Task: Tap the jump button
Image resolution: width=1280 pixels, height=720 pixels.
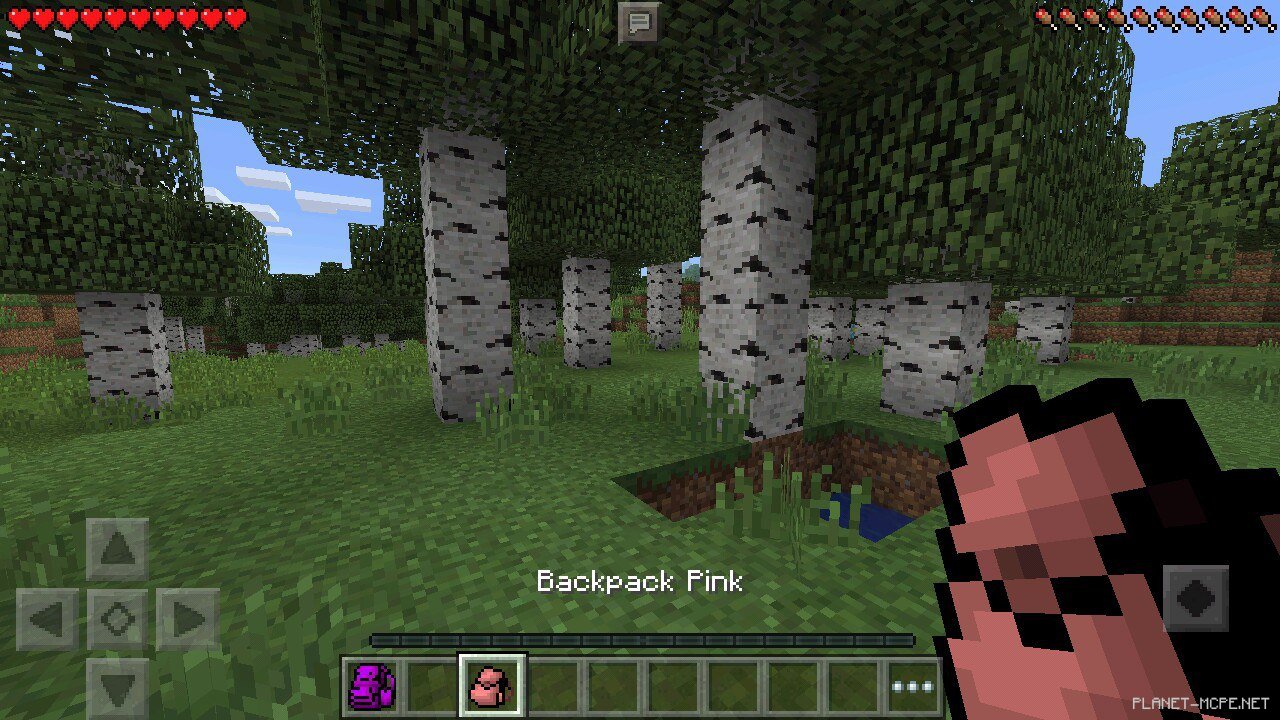Action: click(x=1196, y=599)
